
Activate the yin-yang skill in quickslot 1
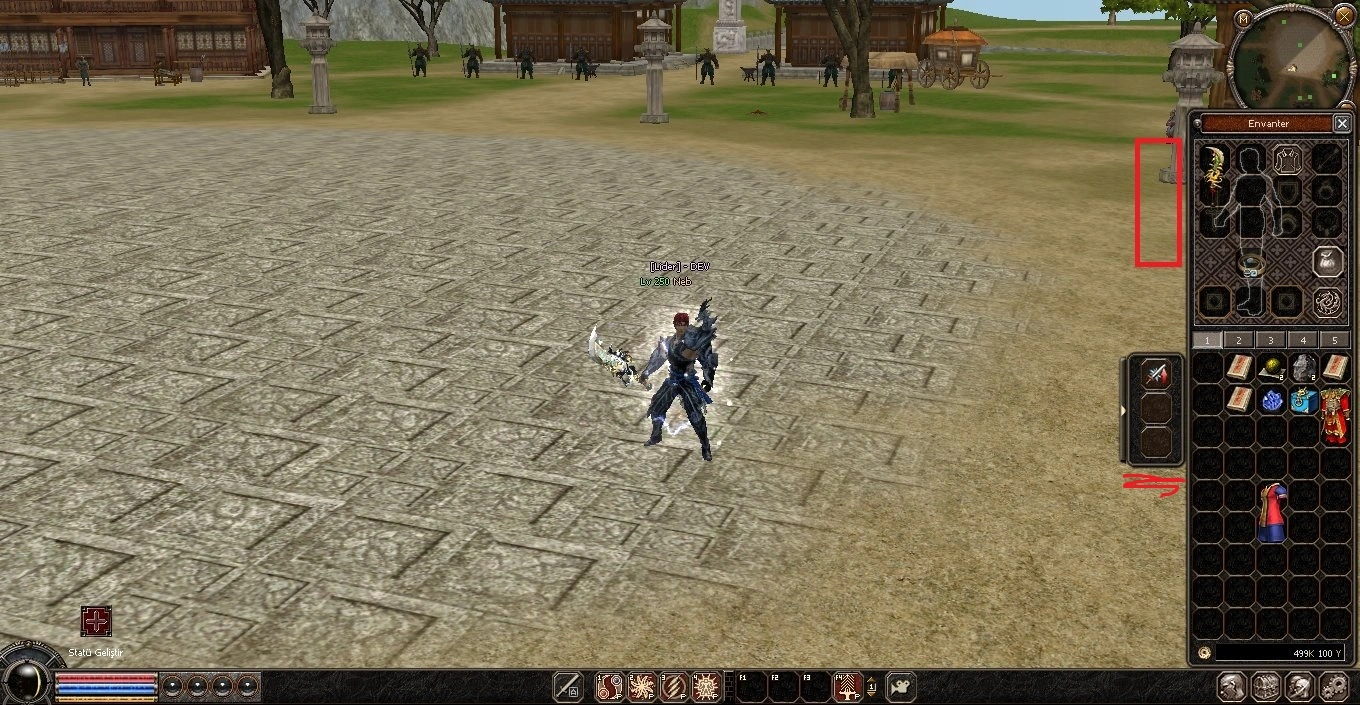tap(610, 686)
